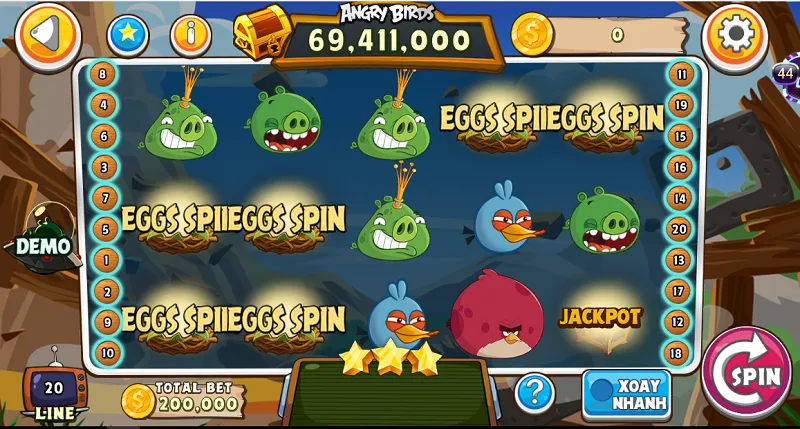Toggle the Xoay Nhanh fast spin button
The height and width of the screenshot is (429, 800).
click(x=626, y=391)
